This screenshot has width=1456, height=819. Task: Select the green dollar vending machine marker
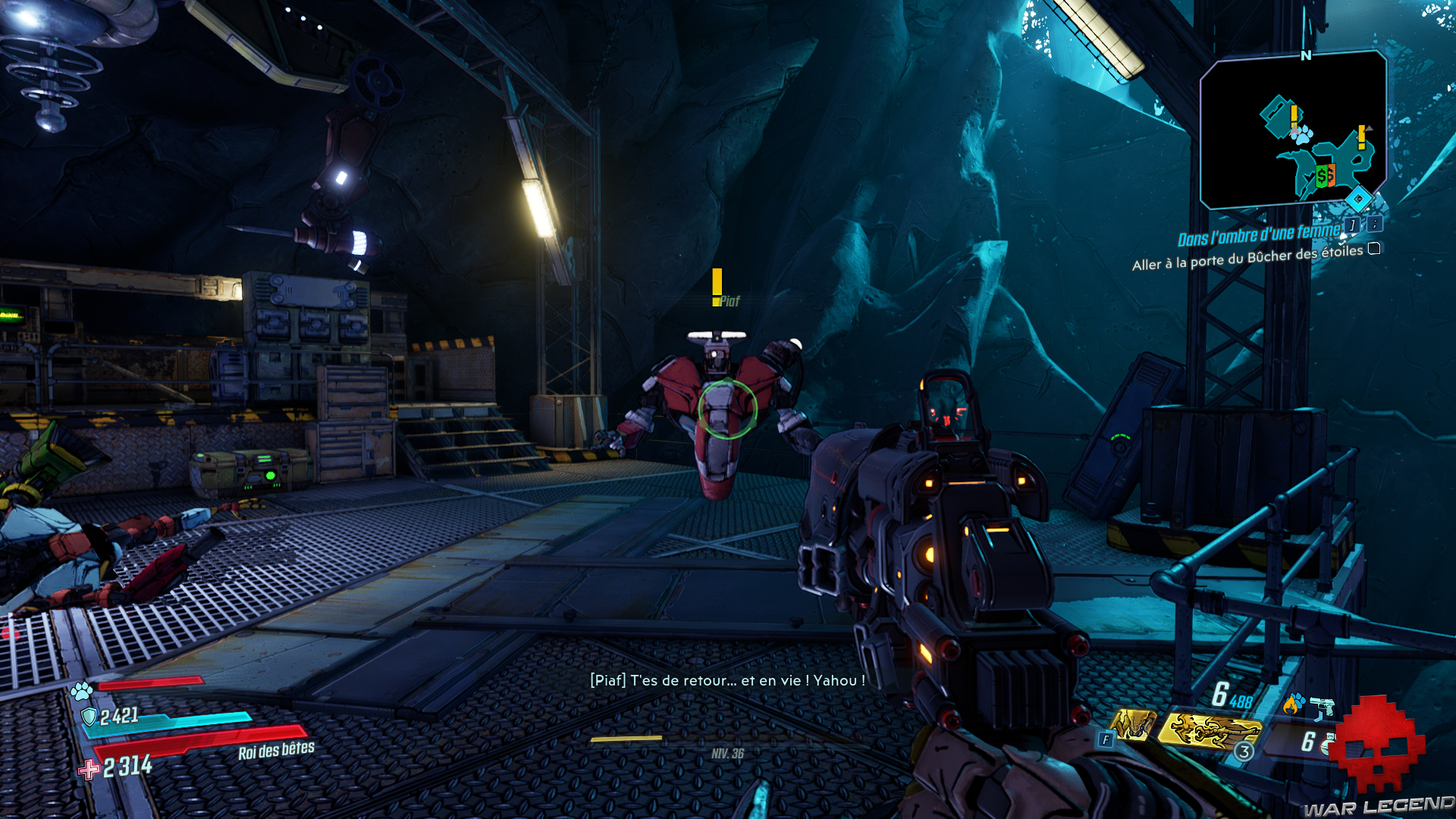1322,177
